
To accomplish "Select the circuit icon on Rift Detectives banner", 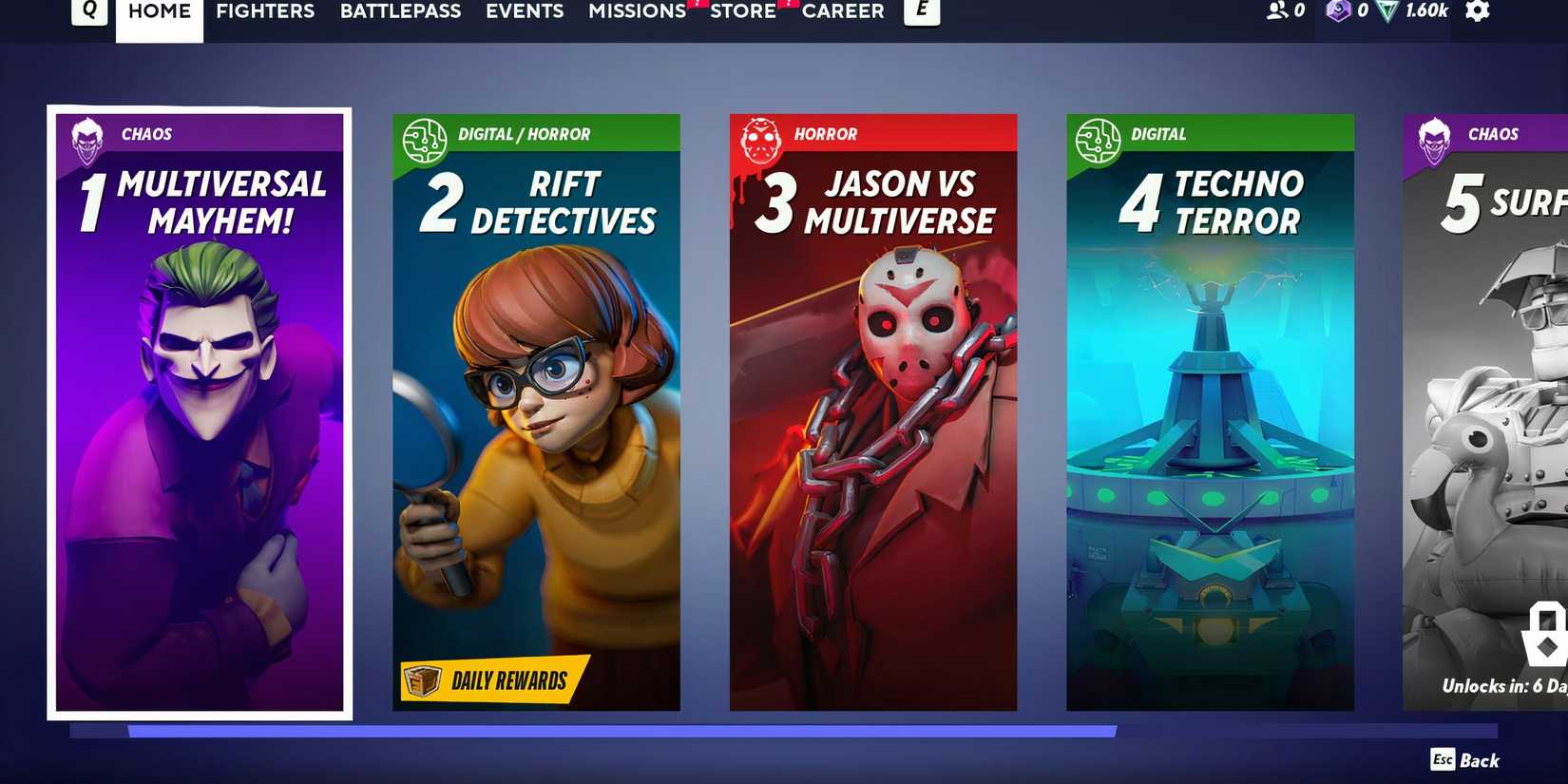I will click(x=426, y=139).
